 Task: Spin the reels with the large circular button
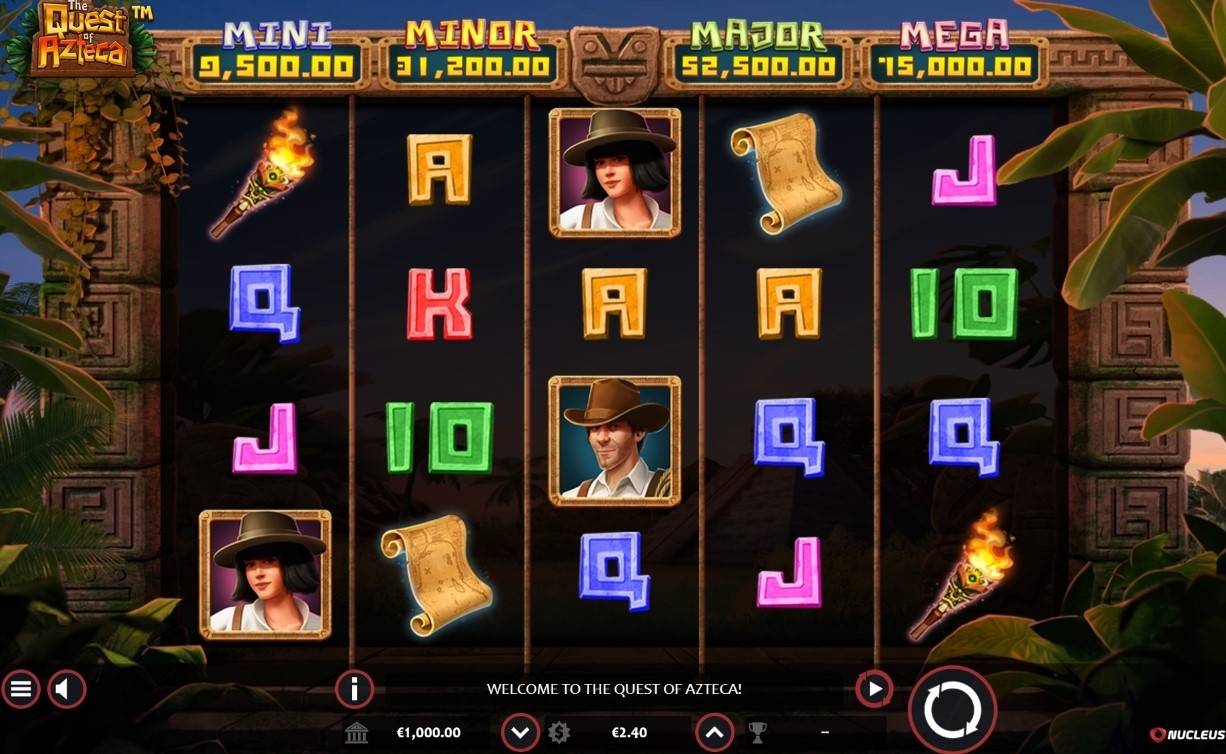[x=952, y=710]
